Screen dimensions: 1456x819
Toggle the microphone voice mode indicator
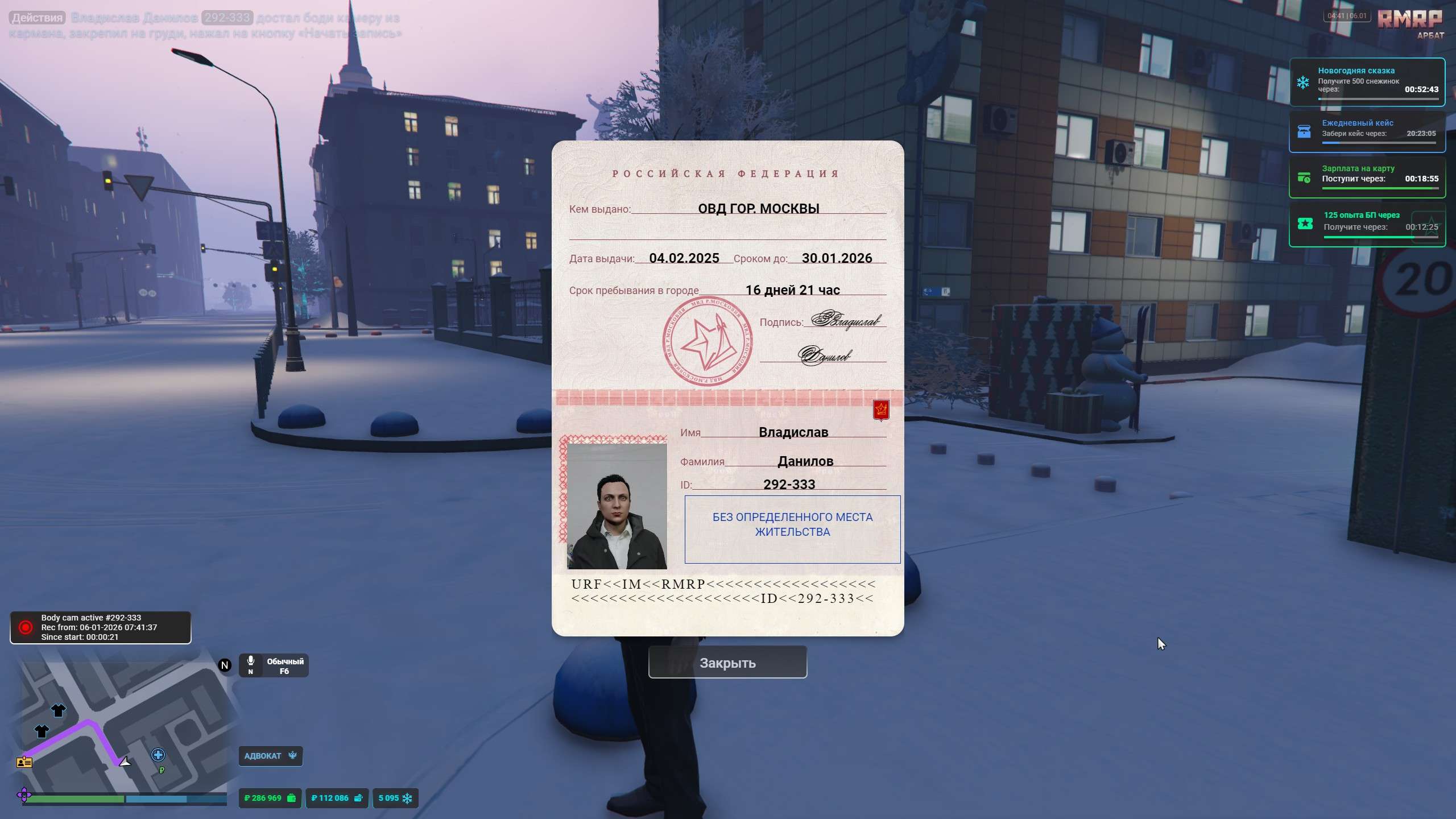pos(274,665)
